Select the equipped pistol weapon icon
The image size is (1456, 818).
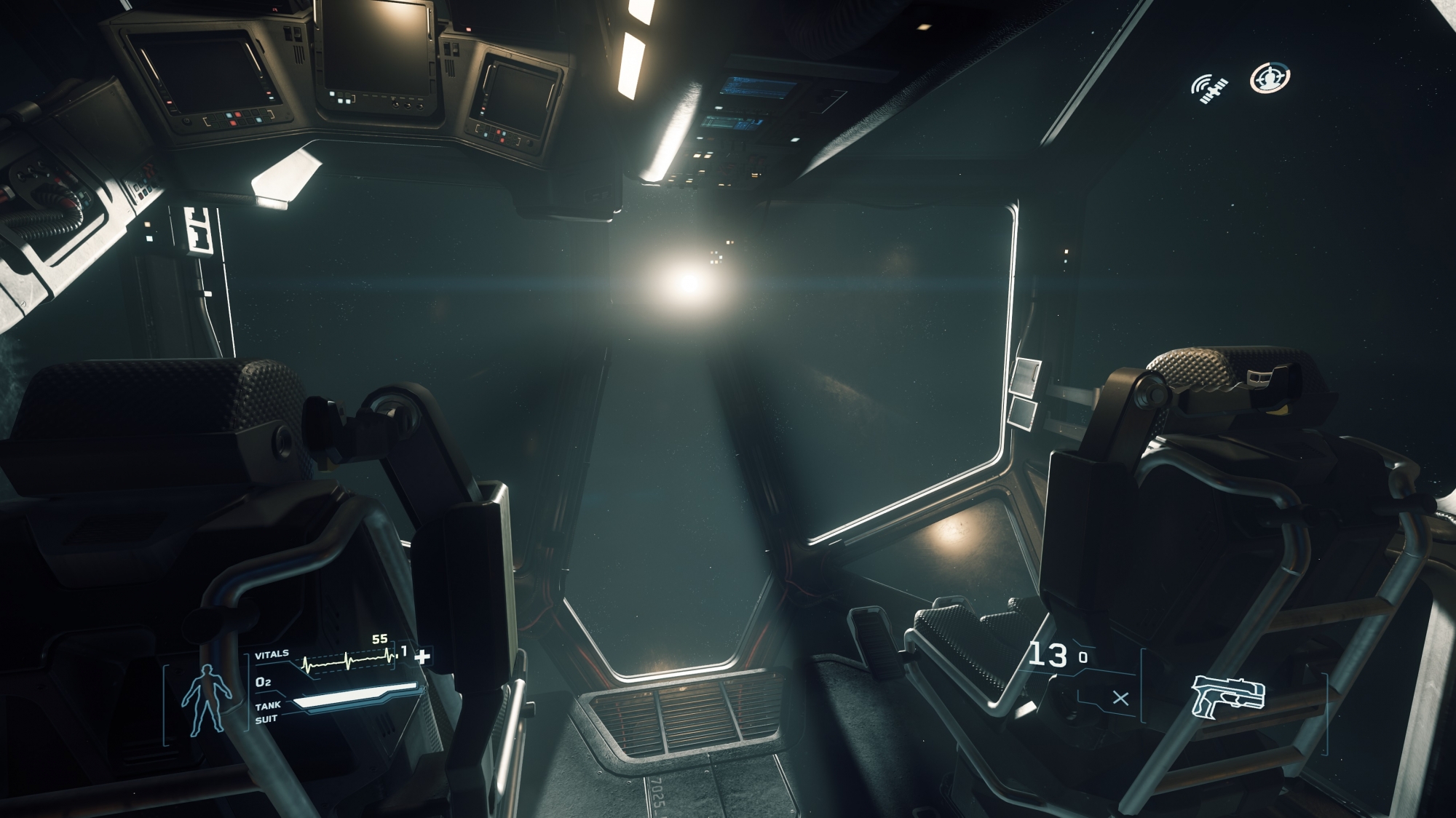pos(1228,695)
